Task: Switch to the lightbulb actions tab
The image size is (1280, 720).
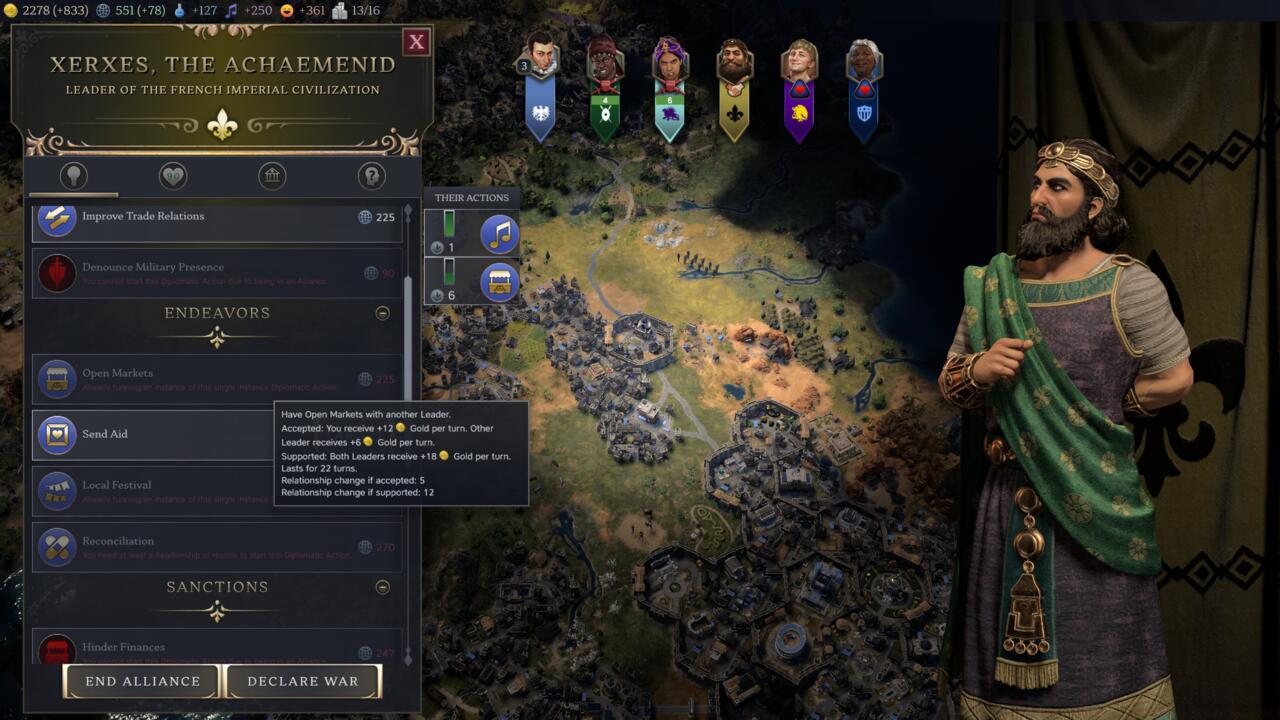Action: pos(73,177)
